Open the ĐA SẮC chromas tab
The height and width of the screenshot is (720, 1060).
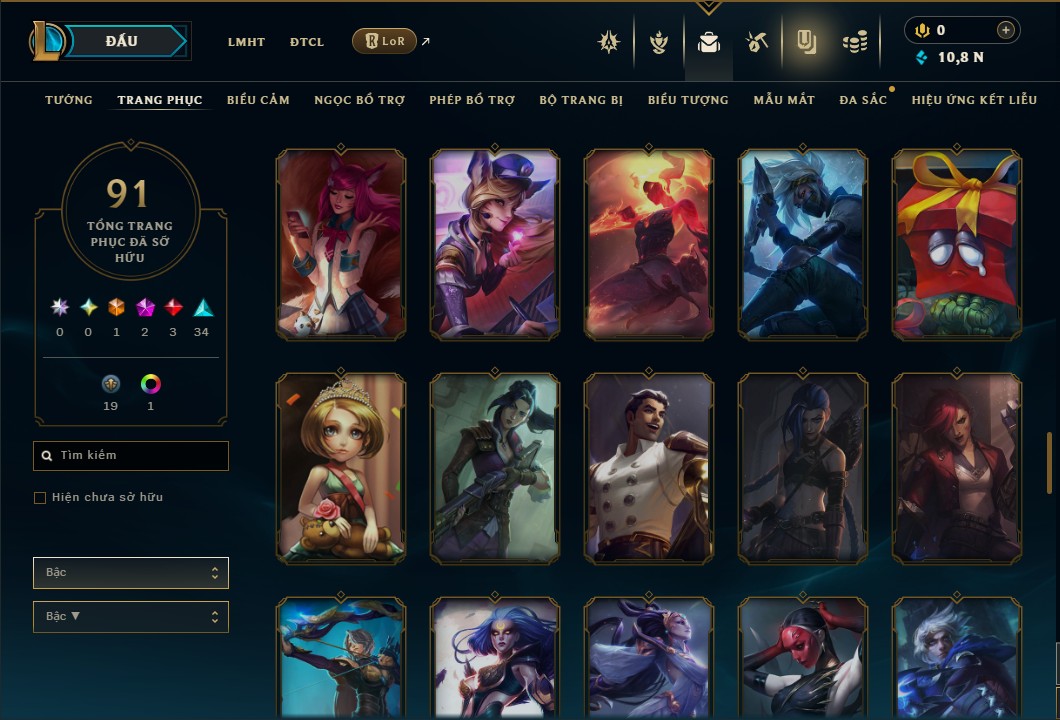863,100
